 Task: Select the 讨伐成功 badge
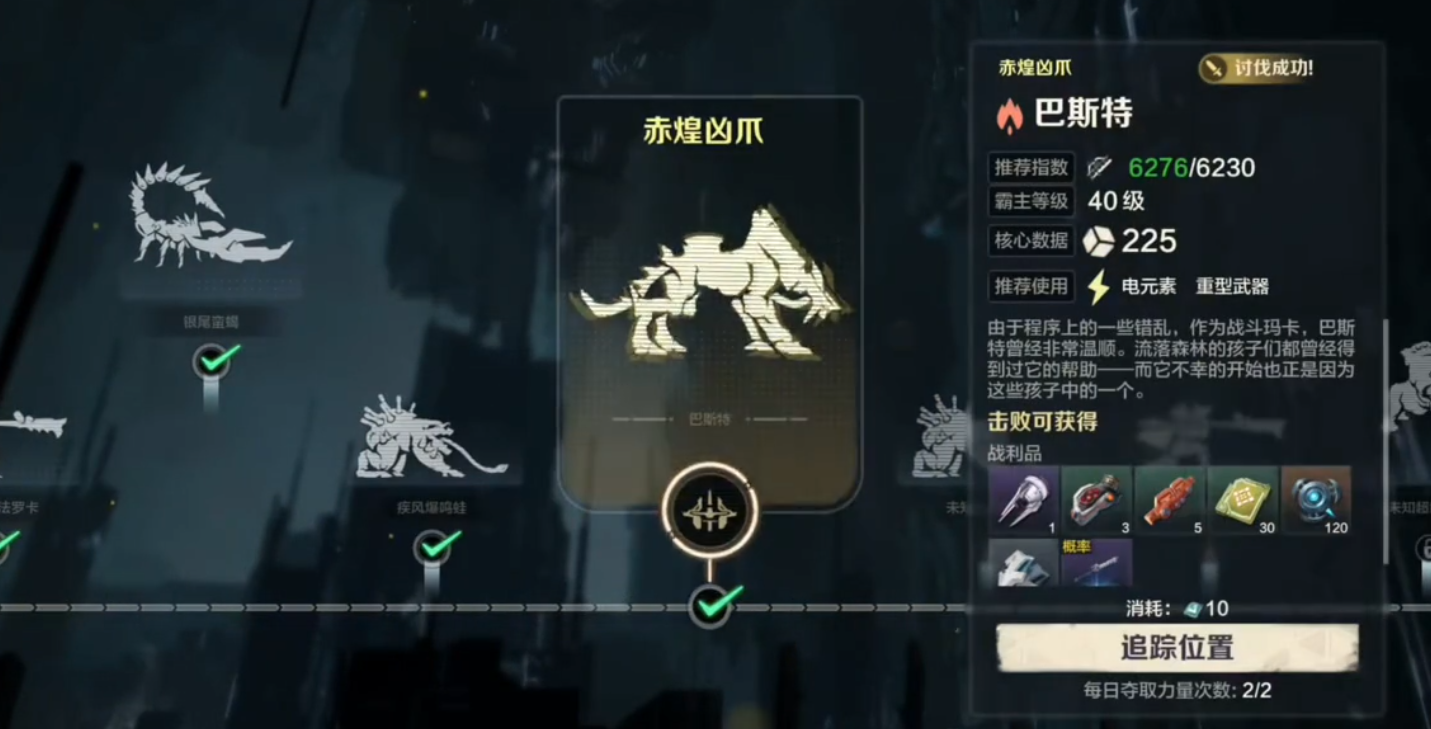click(x=1254, y=70)
